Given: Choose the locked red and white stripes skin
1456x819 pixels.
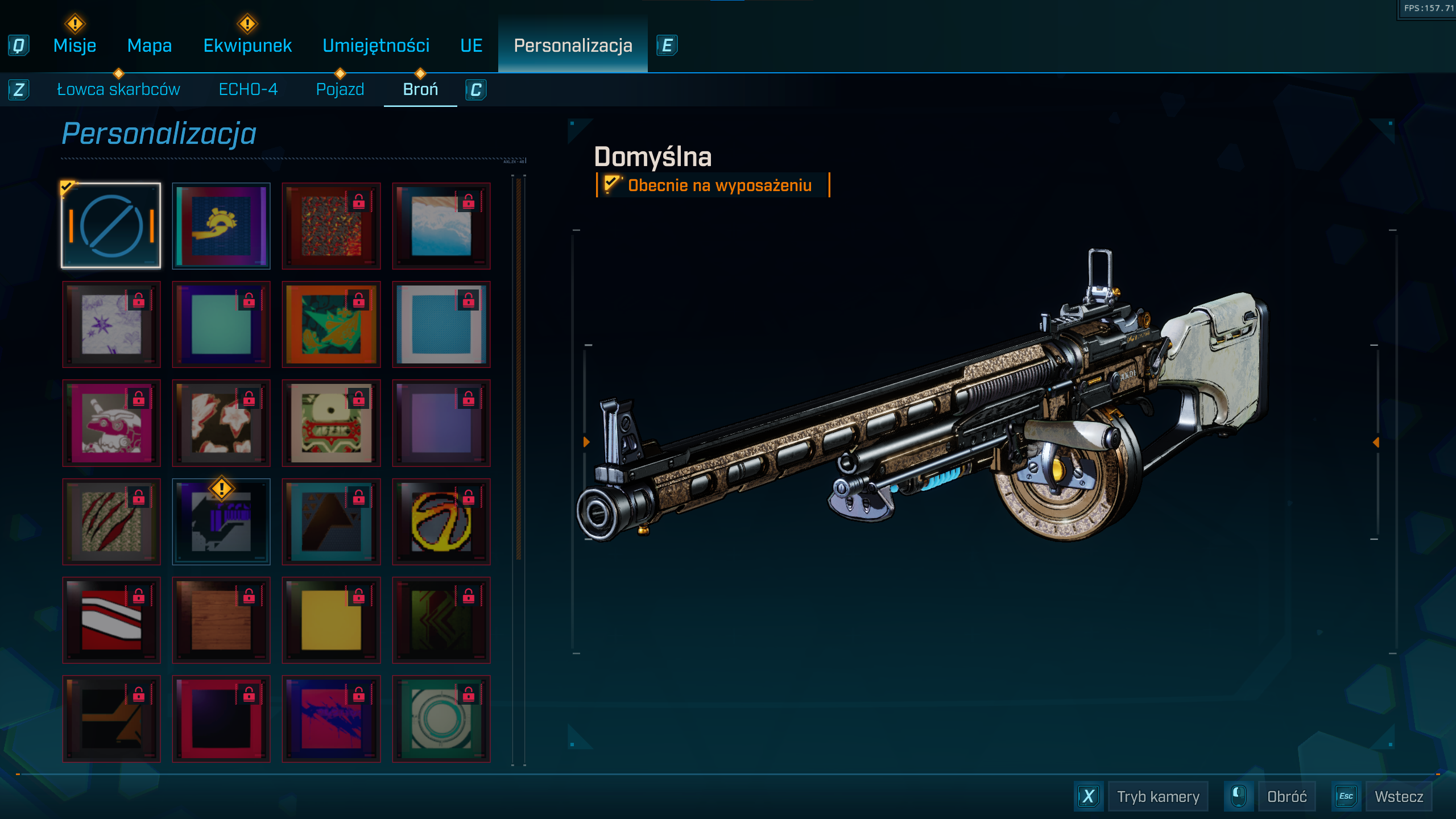Looking at the screenshot, I should pos(111,620).
